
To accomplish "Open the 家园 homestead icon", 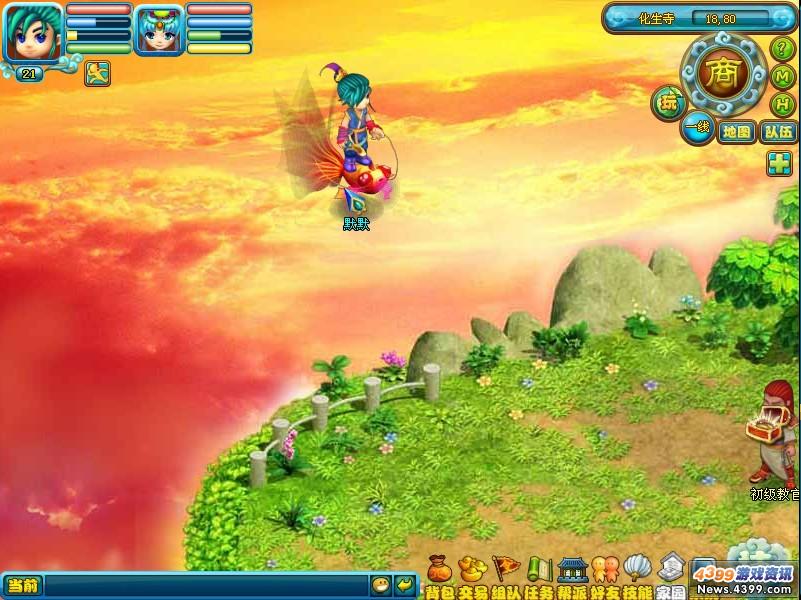I will coord(671,570).
